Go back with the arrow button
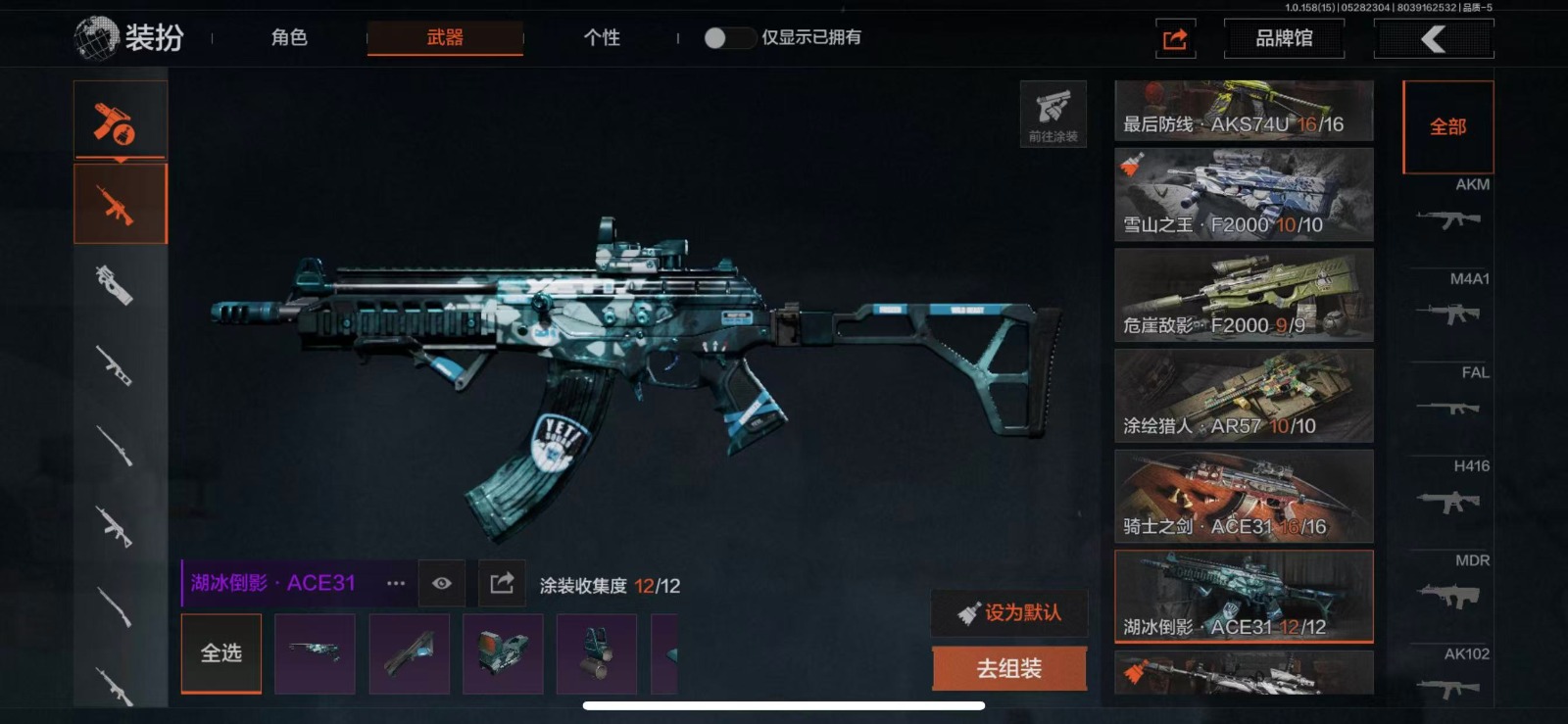The width and height of the screenshot is (1568, 724). tap(1434, 39)
